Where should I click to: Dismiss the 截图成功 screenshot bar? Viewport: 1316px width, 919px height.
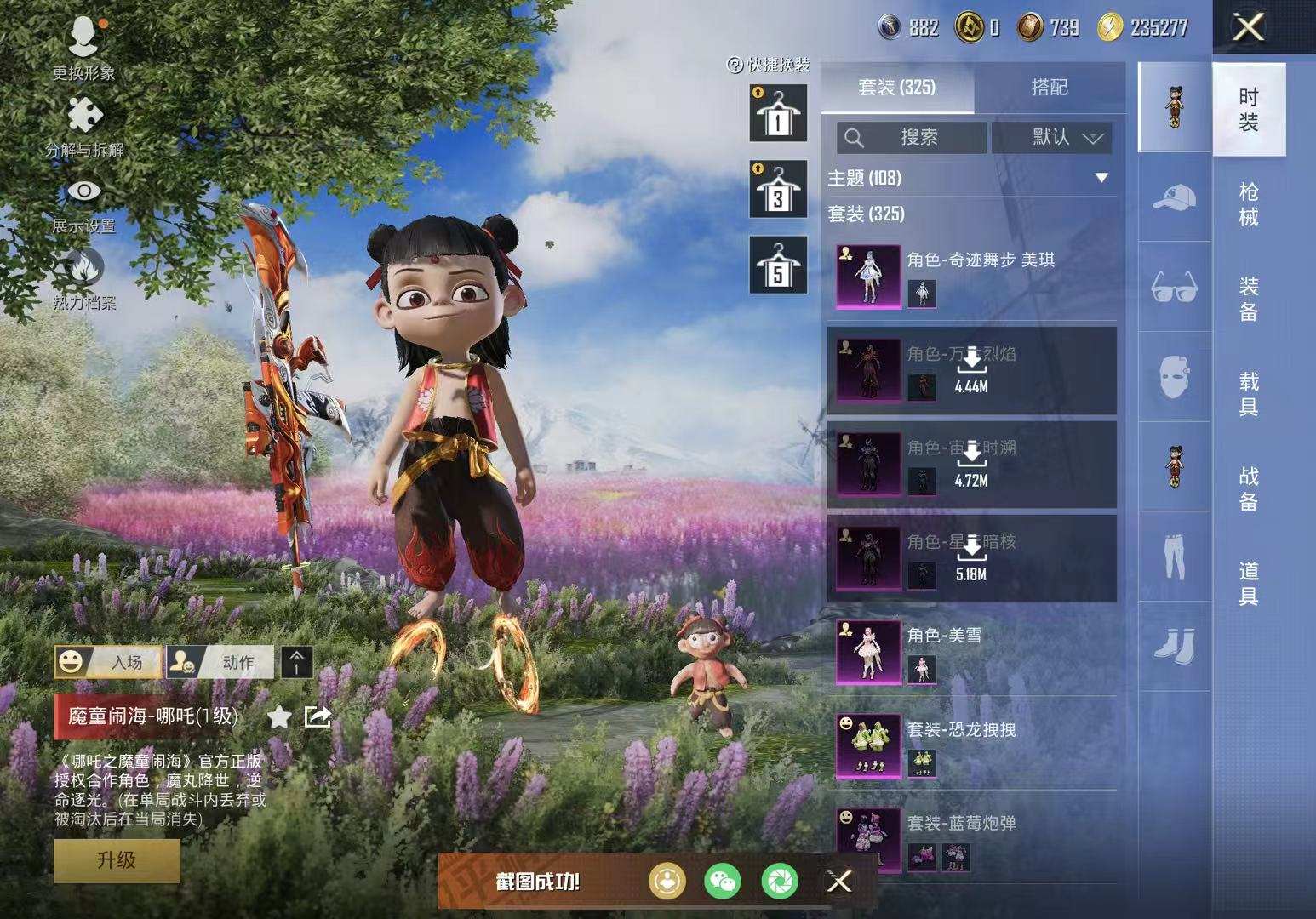click(x=839, y=882)
